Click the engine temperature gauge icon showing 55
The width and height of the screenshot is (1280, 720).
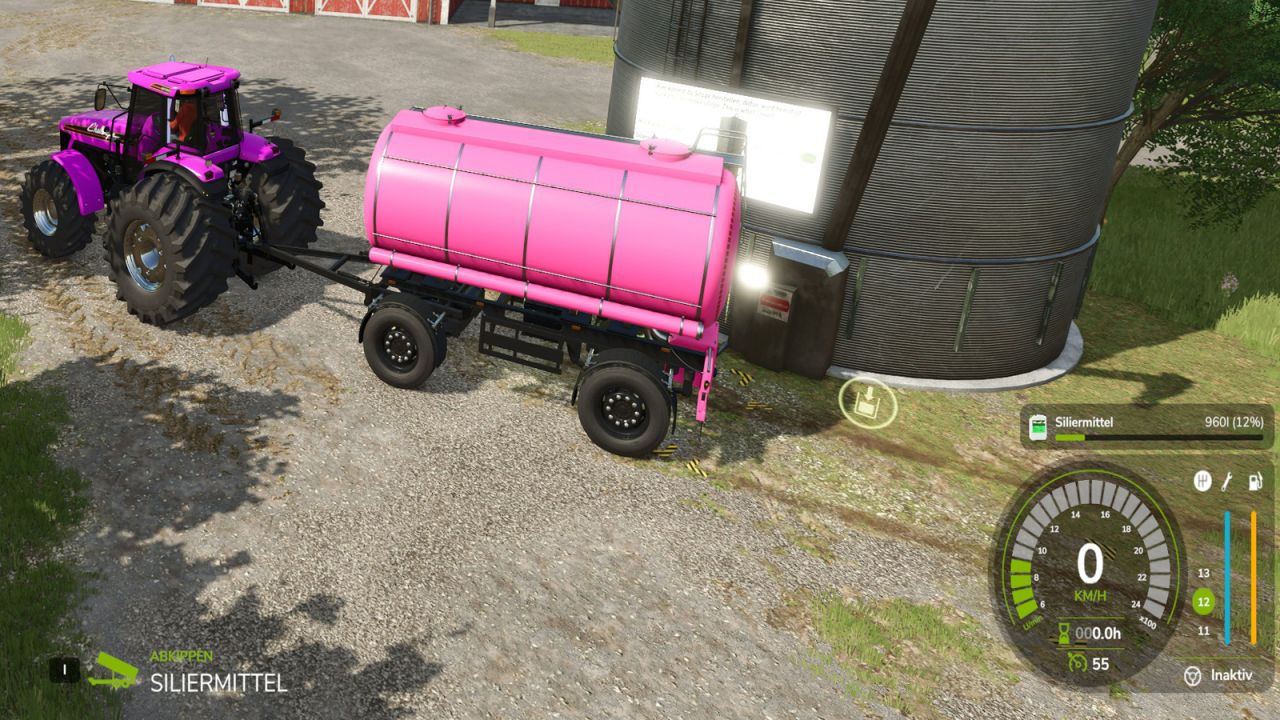1075,662
